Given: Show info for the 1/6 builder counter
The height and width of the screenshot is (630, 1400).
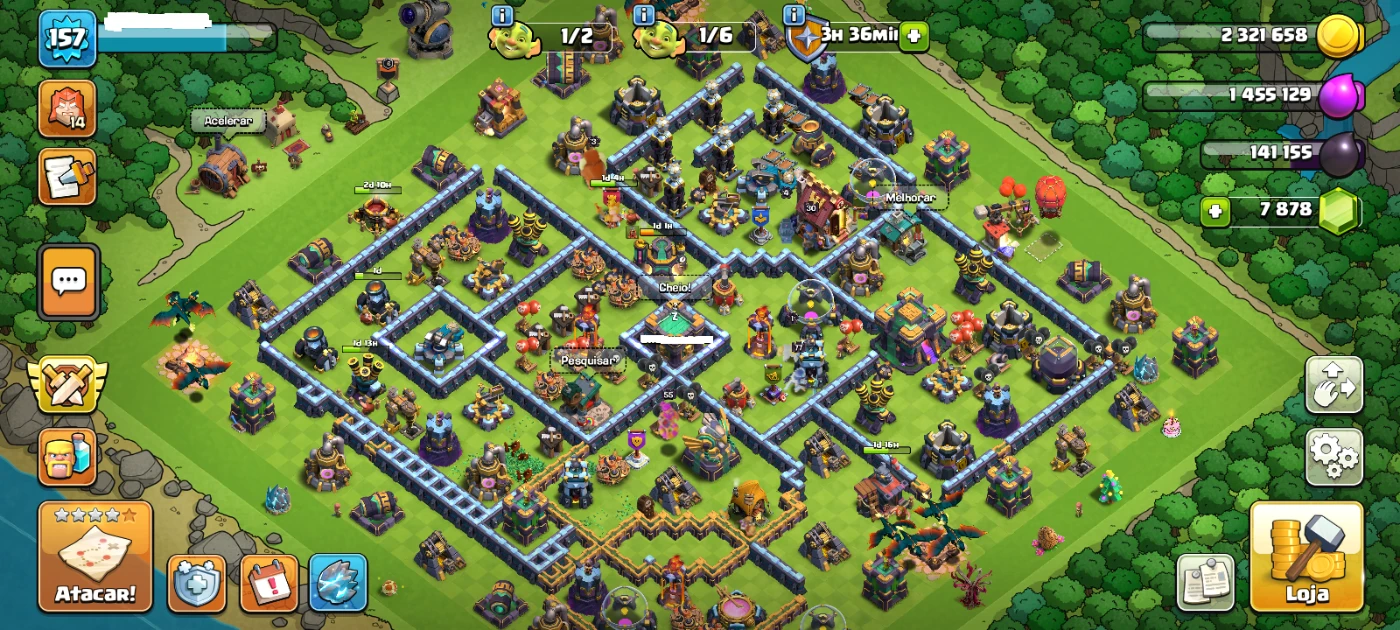Looking at the screenshot, I should pyautogui.click(x=645, y=15).
